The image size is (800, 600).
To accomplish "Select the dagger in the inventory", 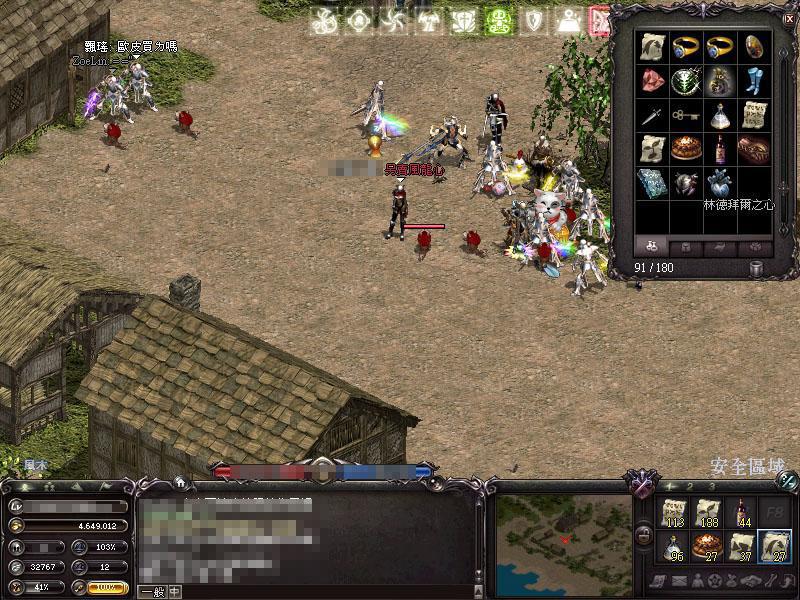I will (x=652, y=115).
